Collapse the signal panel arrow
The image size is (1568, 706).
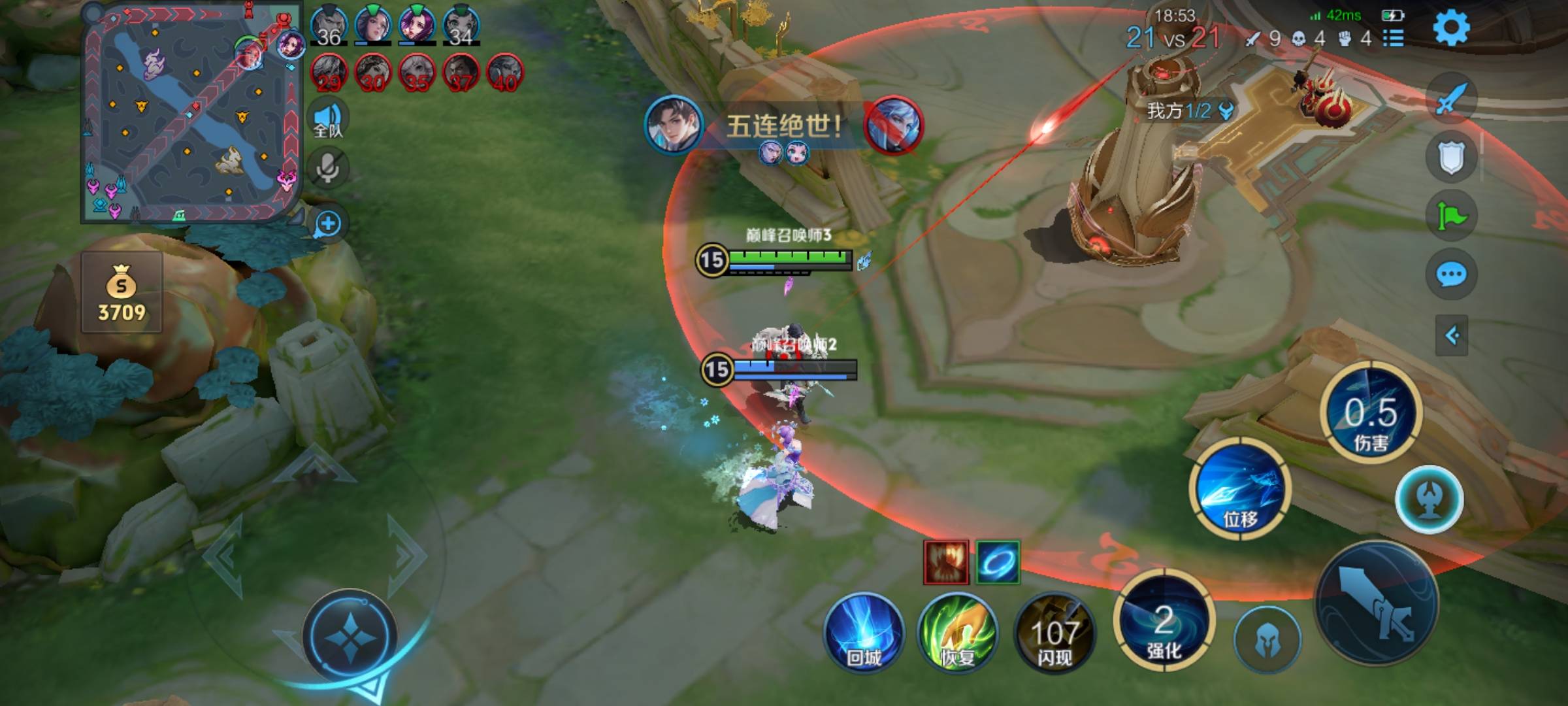click(x=1452, y=336)
